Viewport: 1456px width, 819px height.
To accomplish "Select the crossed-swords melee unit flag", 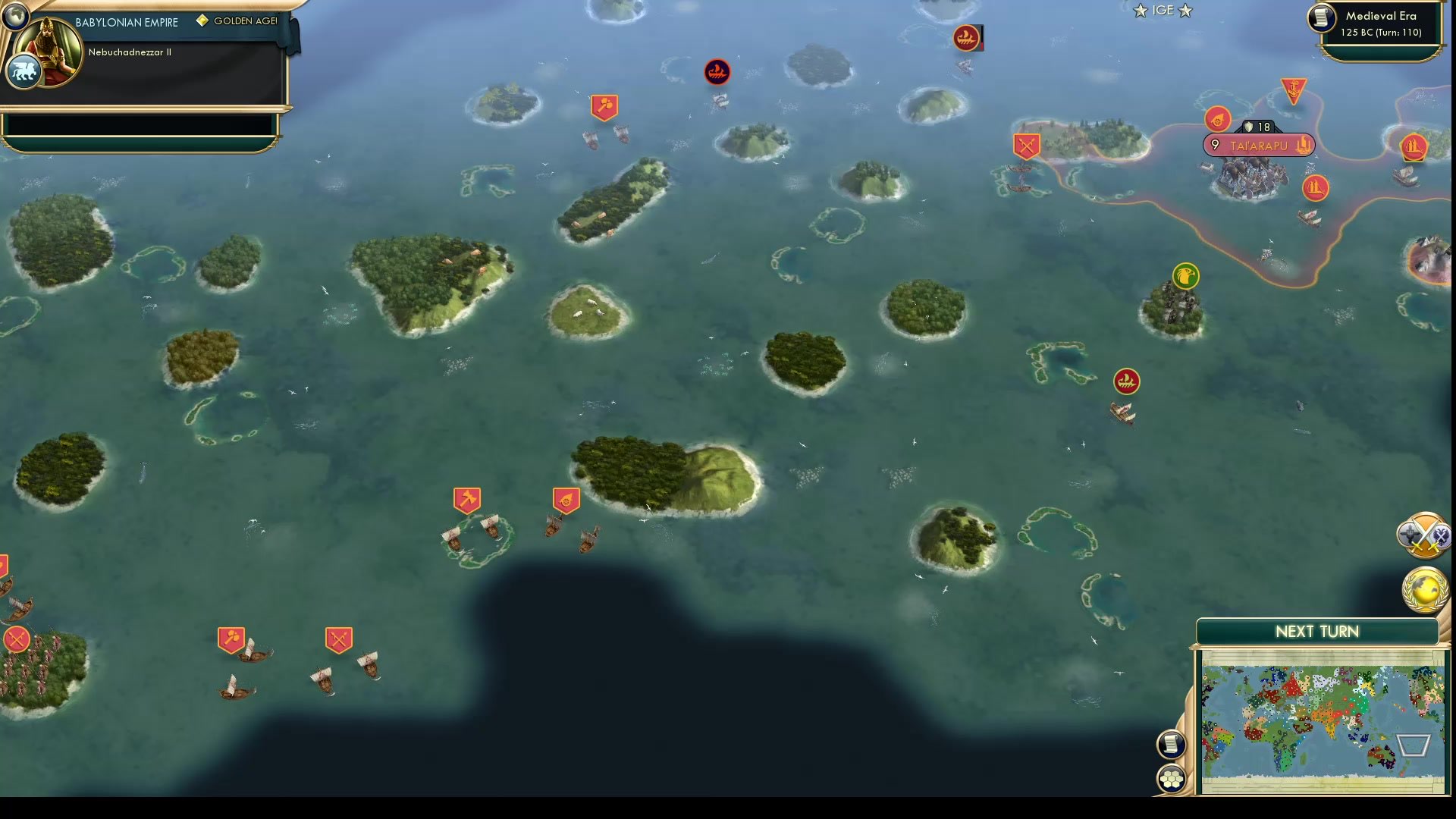I will (x=338, y=639).
